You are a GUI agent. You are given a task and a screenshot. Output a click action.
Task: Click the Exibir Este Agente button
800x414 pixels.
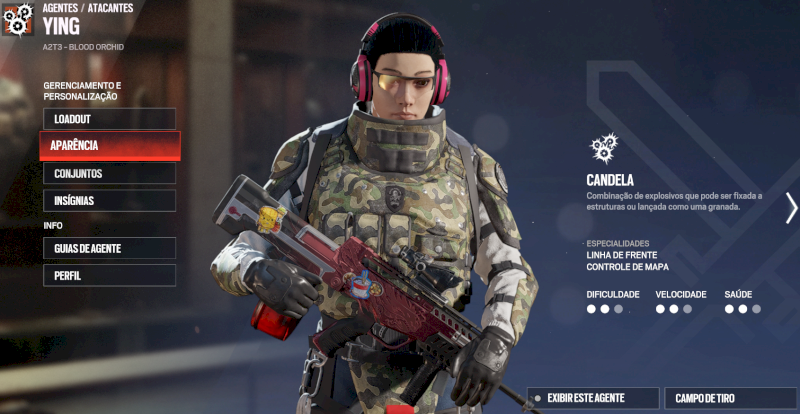594,398
